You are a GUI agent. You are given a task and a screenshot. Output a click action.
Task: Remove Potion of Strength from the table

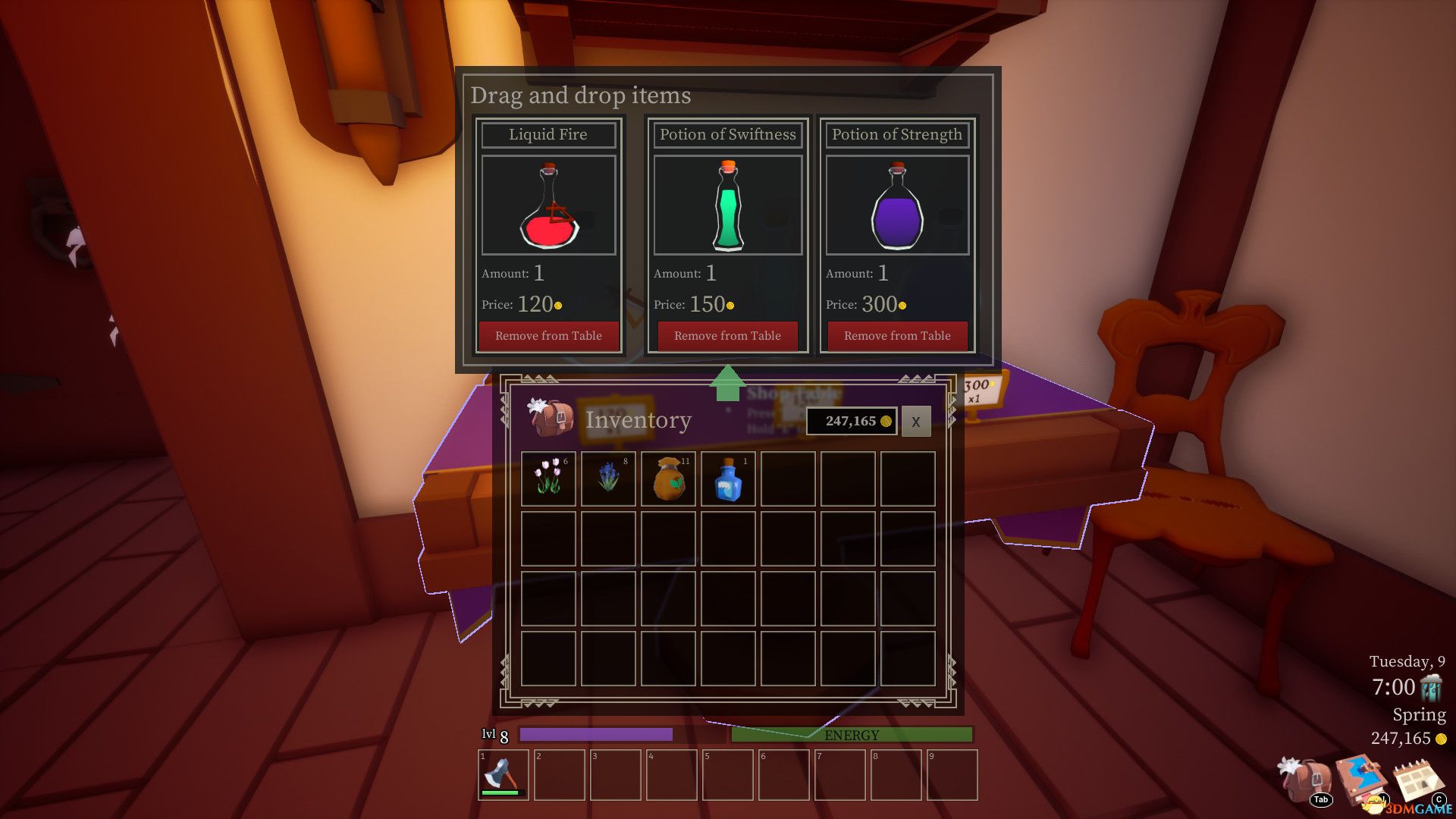[897, 336]
